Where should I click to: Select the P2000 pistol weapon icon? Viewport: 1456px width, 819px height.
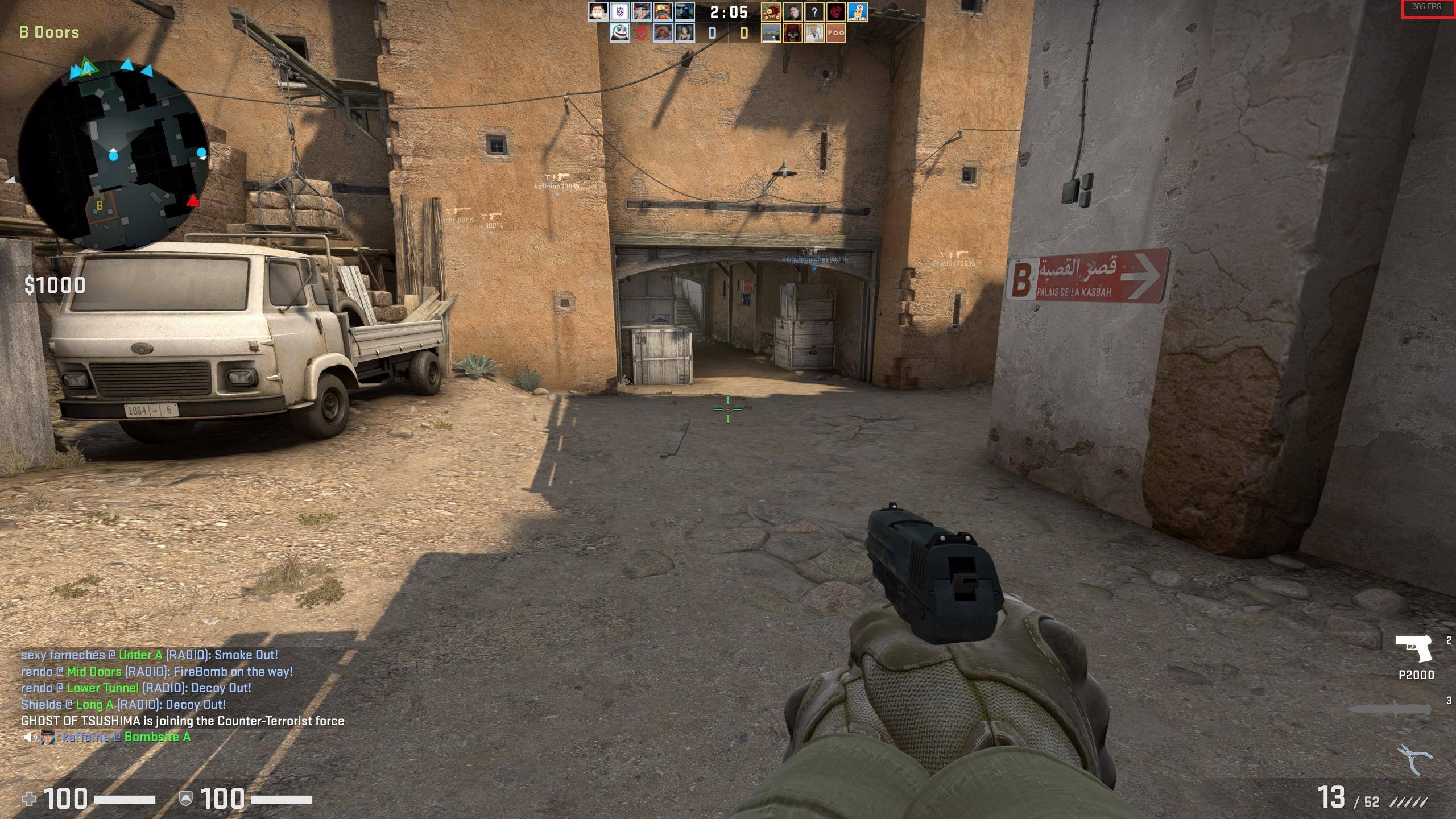coord(1413,650)
